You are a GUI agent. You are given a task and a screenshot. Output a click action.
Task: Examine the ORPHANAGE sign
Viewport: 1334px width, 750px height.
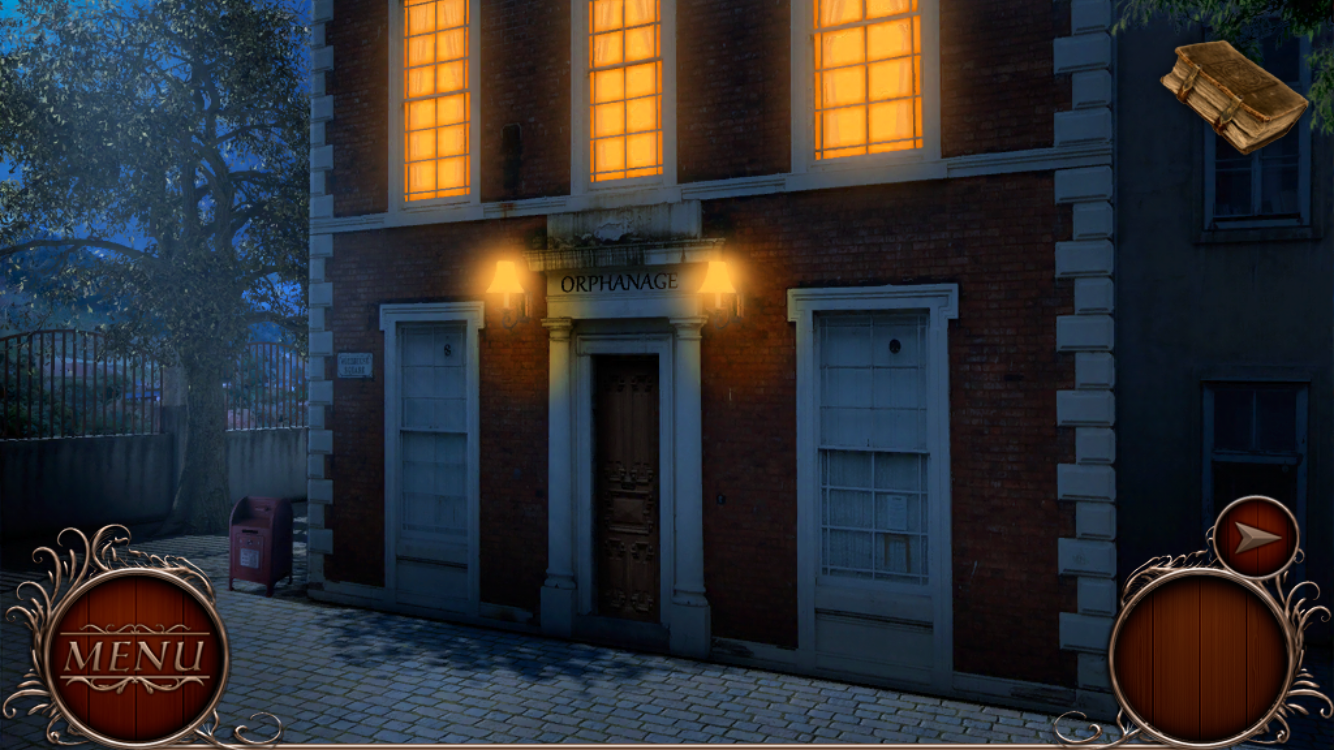point(622,283)
